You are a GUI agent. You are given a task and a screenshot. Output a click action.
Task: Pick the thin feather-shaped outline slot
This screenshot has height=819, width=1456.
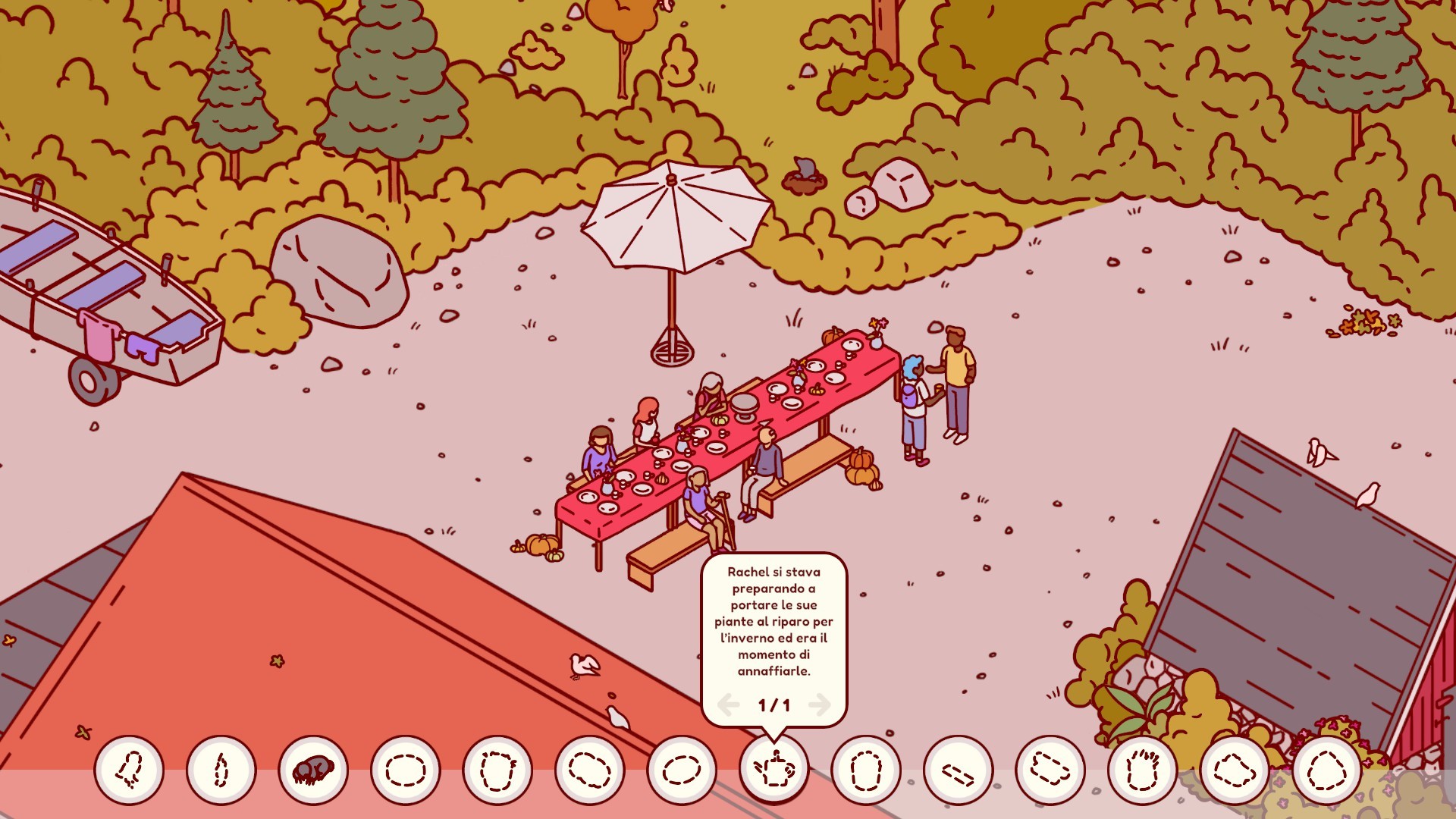[221, 770]
